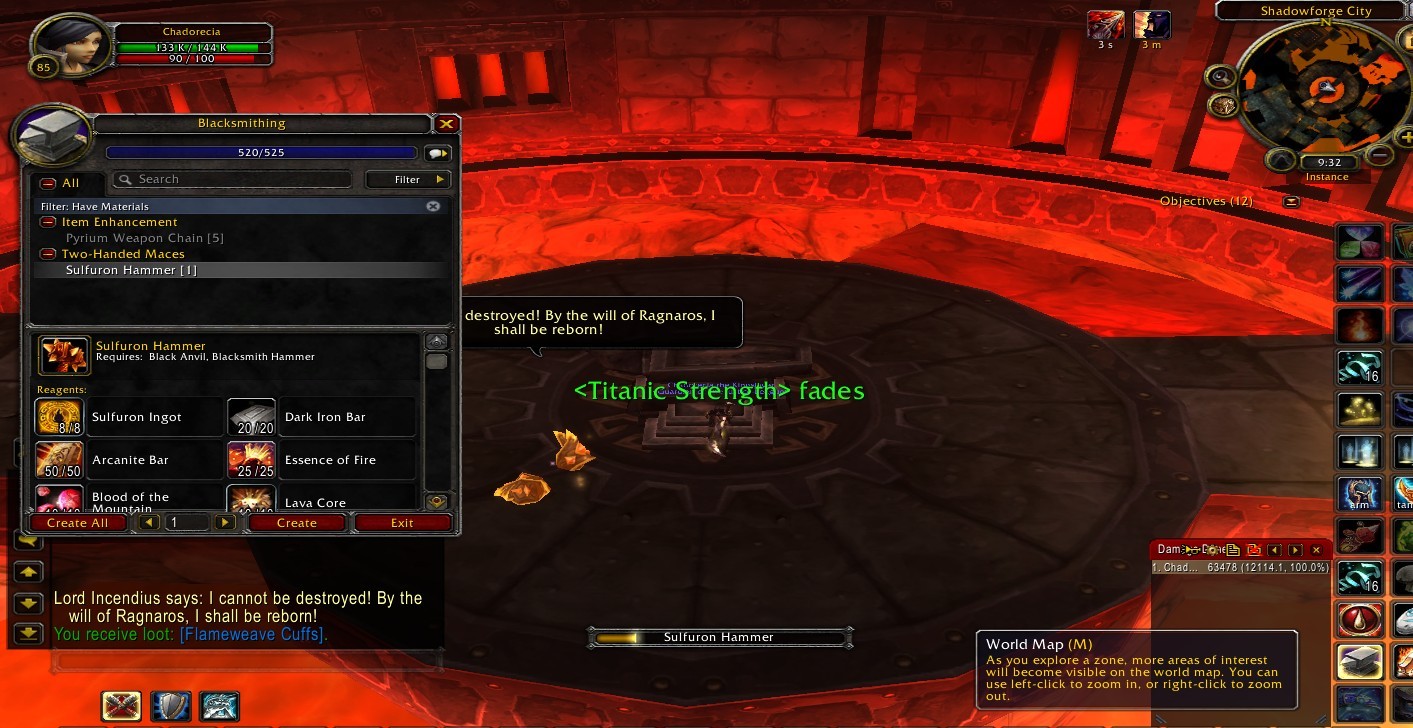
Task: Remove the Have Materials filter
Action: pos(433,206)
